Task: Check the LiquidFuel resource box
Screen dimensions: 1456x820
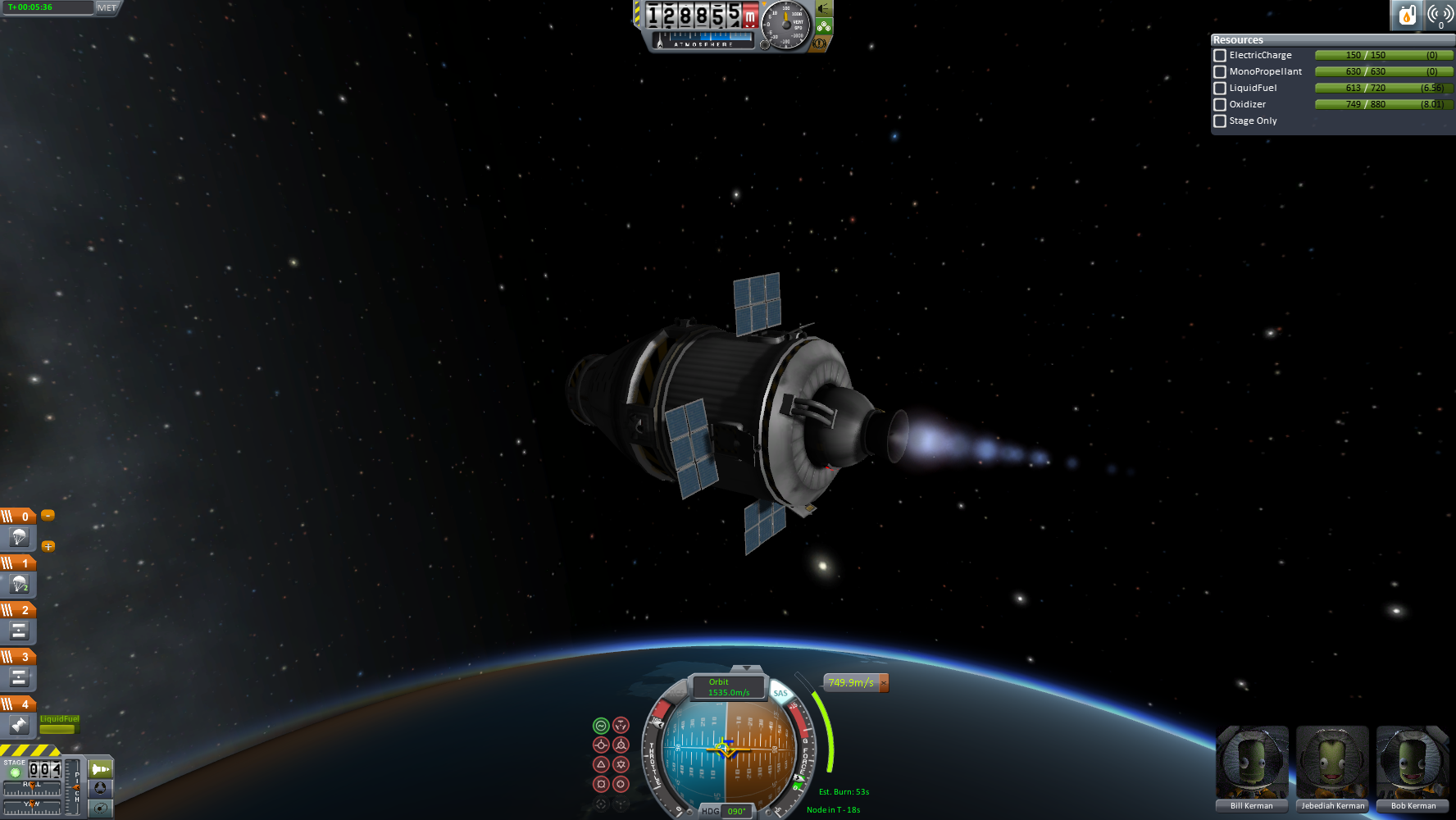Action: 1220,89
